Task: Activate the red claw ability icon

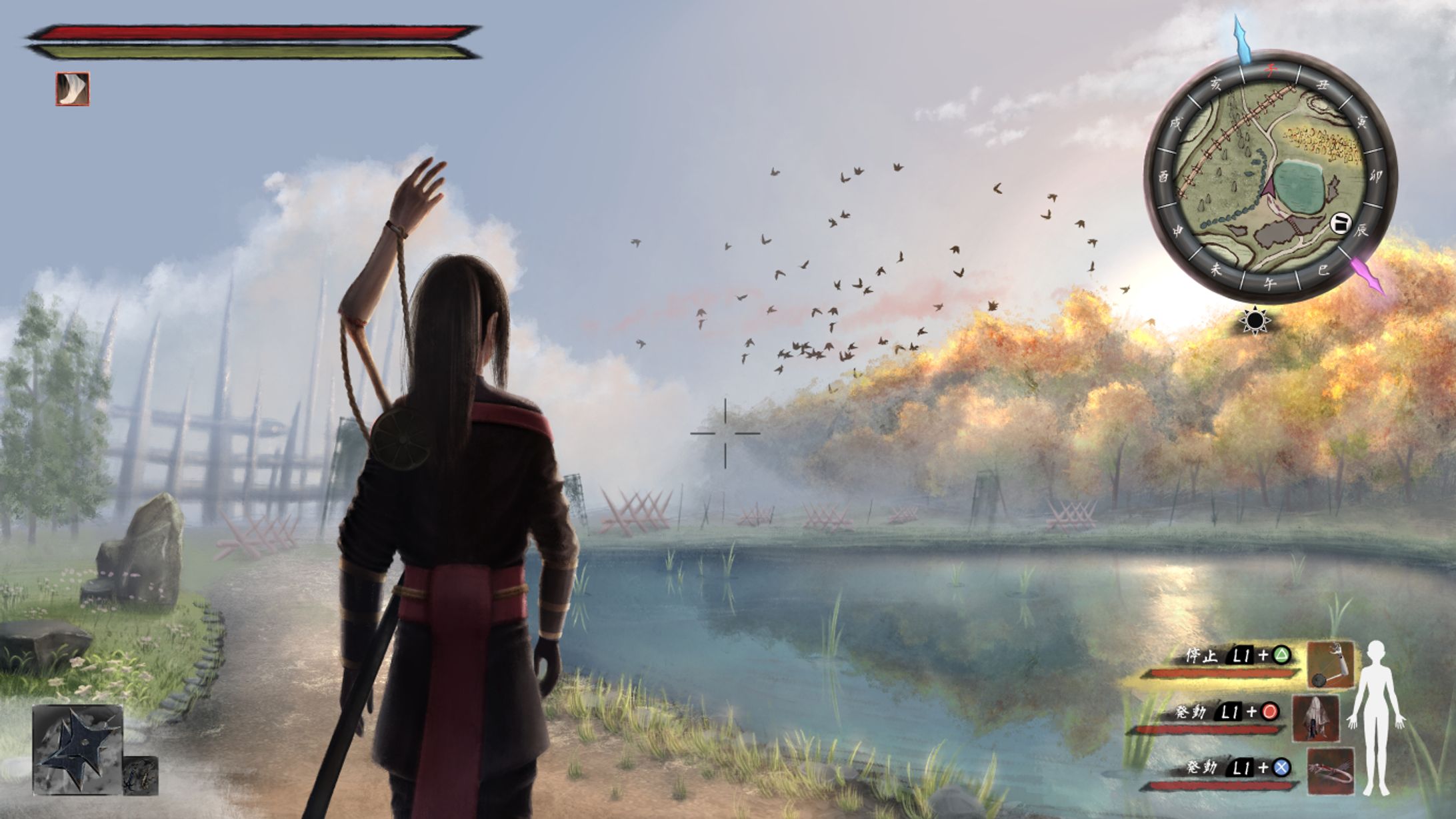Action: (1330, 771)
